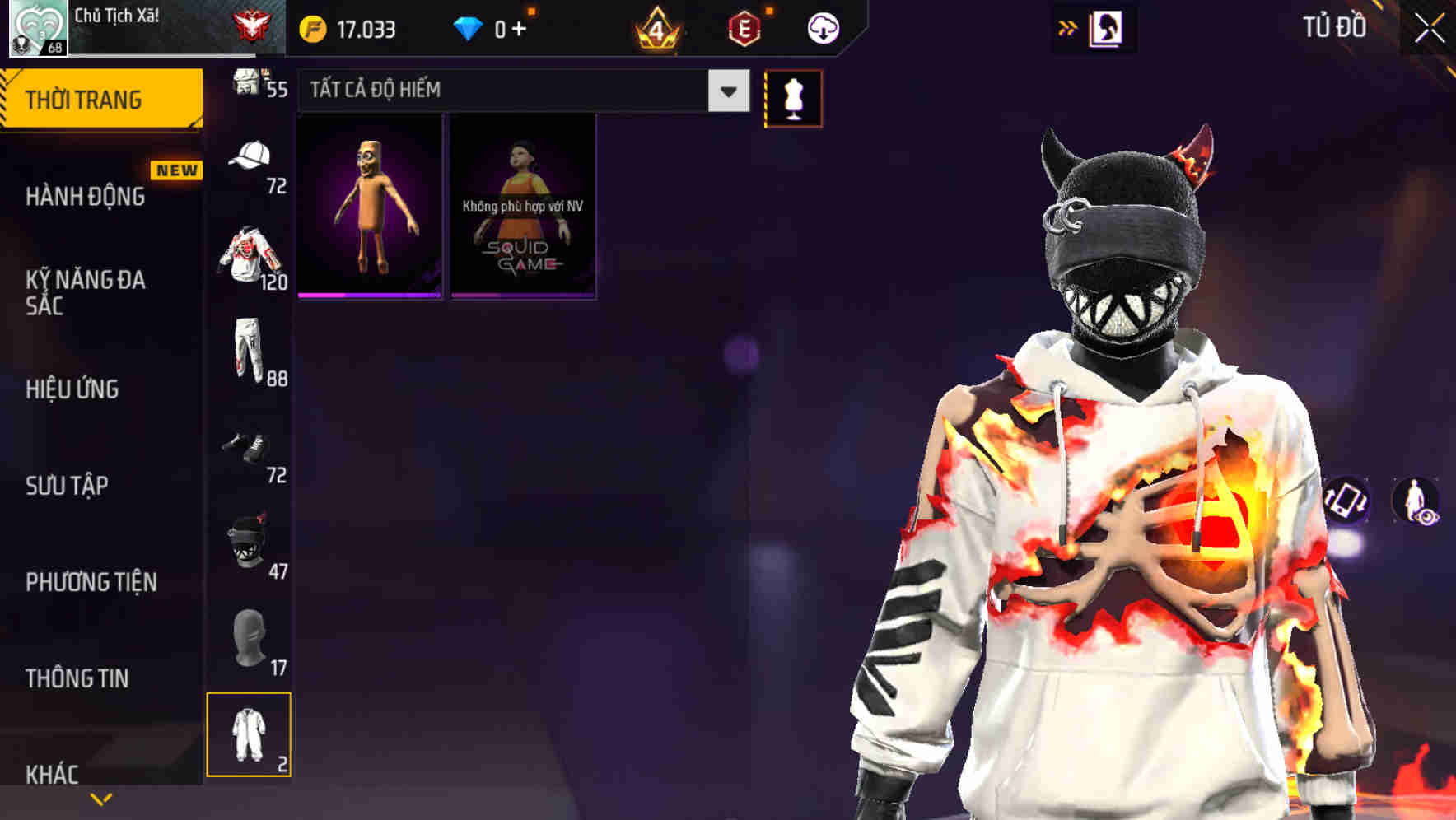Screen dimensions: 1456x820
Task: Click the blue diamond currency icon
Action: point(467,27)
